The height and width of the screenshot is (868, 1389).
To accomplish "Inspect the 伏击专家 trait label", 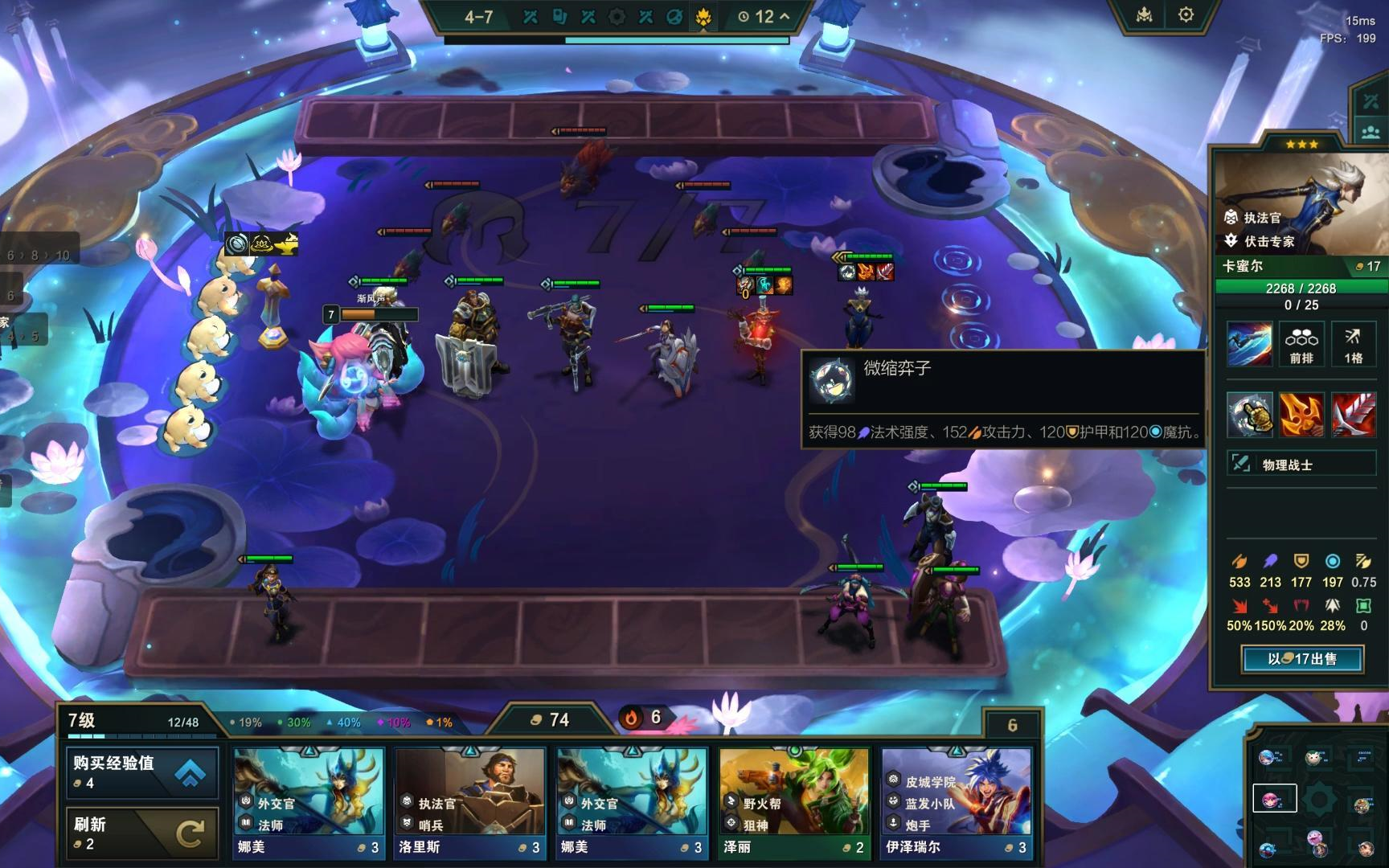I will [1268, 241].
